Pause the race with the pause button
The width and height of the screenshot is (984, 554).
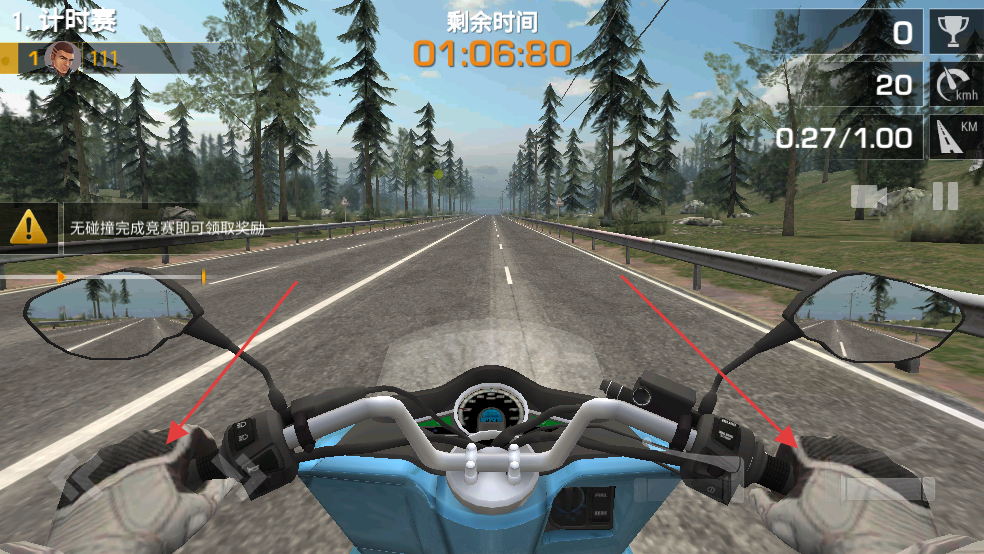click(945, 197)
